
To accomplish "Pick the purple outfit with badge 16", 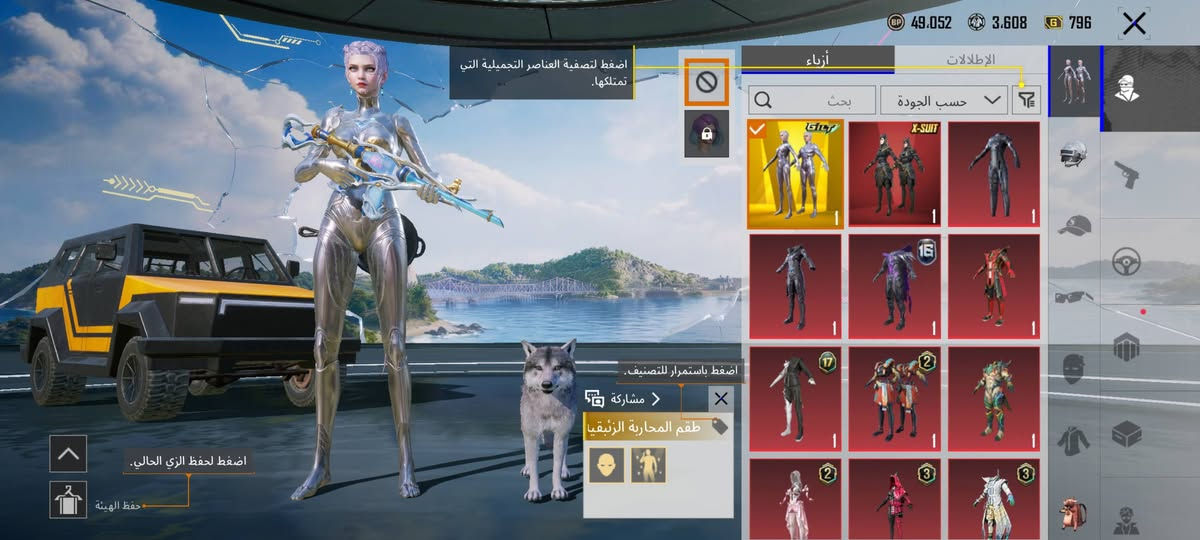I will coord(895,287).
